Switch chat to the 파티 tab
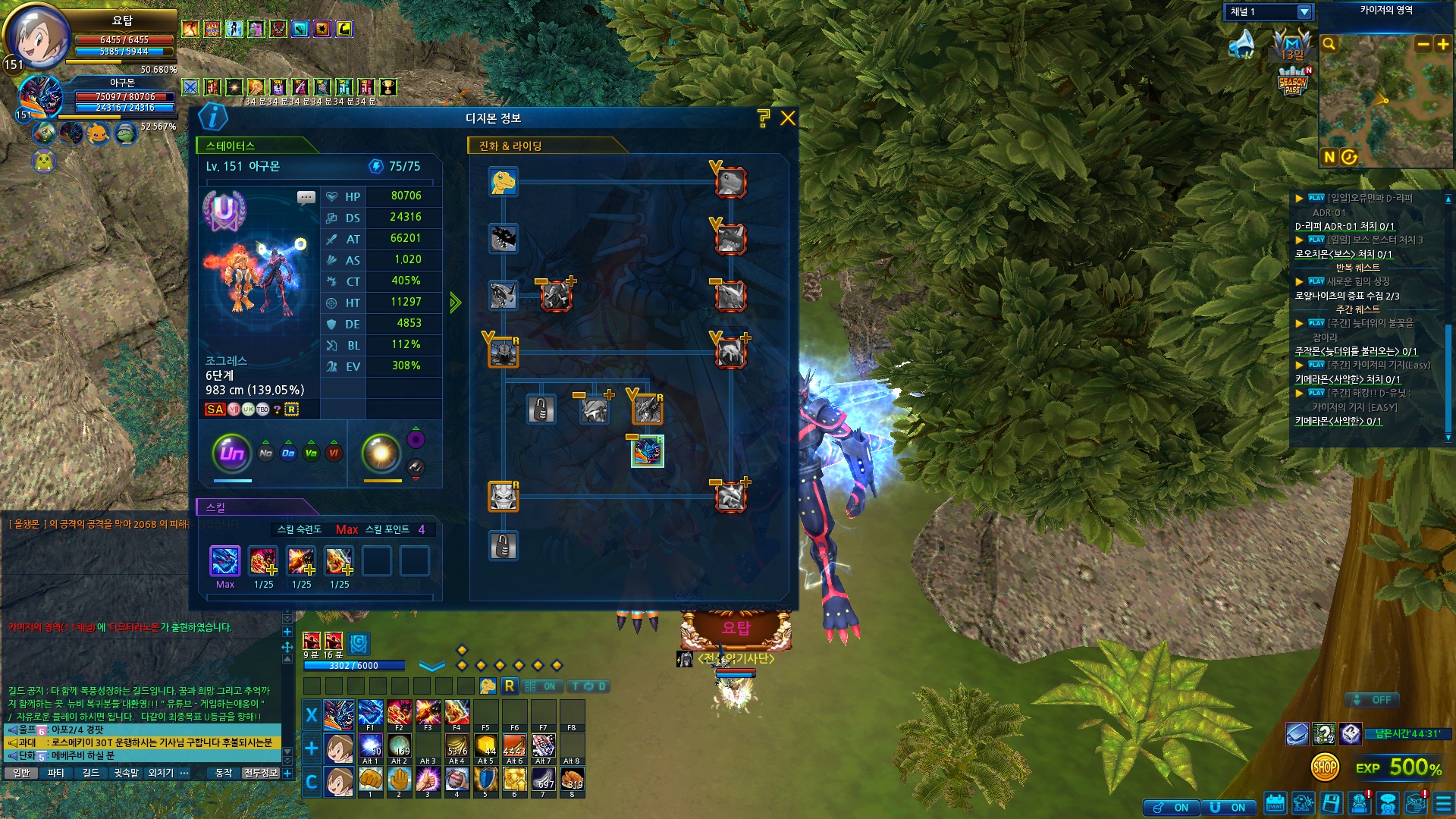Viewport: 1456px width, 819px height. [x=55, y=773]
